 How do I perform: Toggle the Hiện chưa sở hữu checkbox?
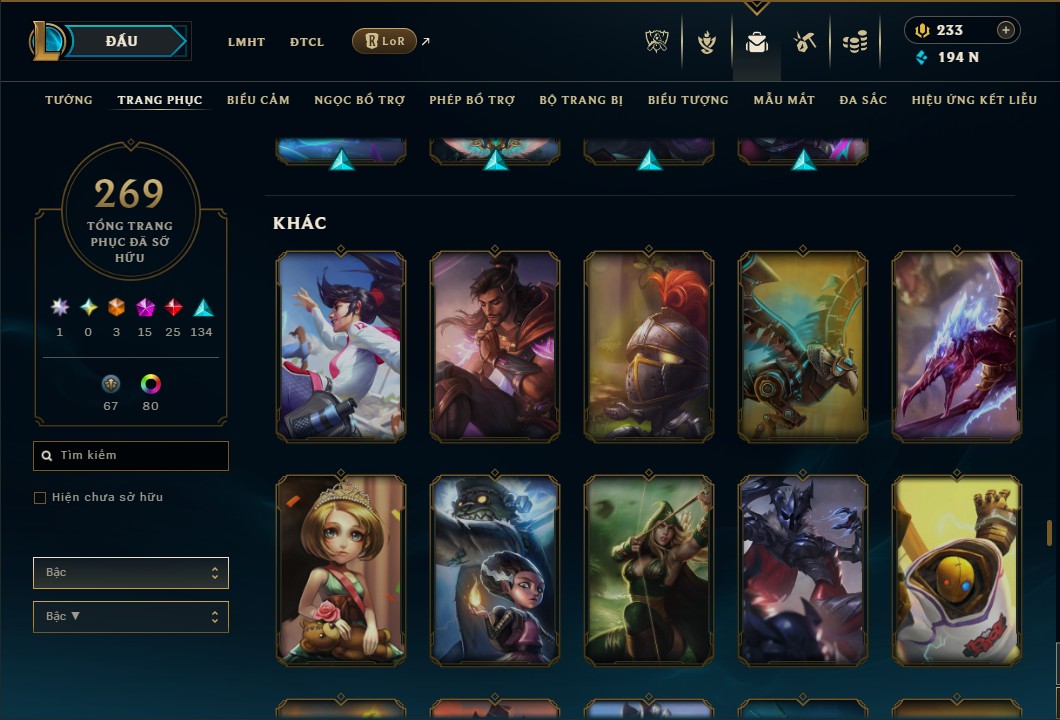click(x=40, y=498)
